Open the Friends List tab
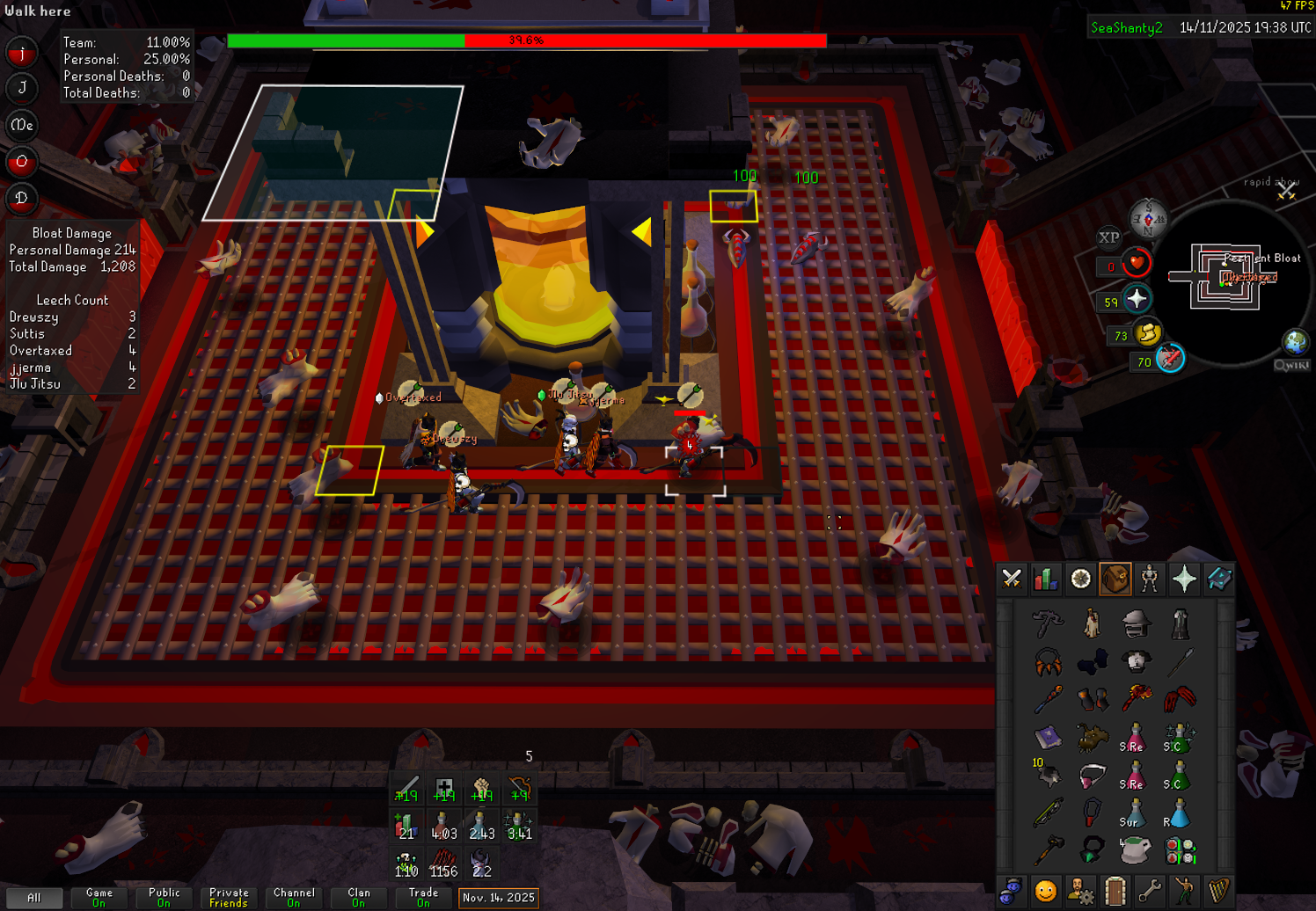Viewport: 1316px width, 911px height. 1046,892
